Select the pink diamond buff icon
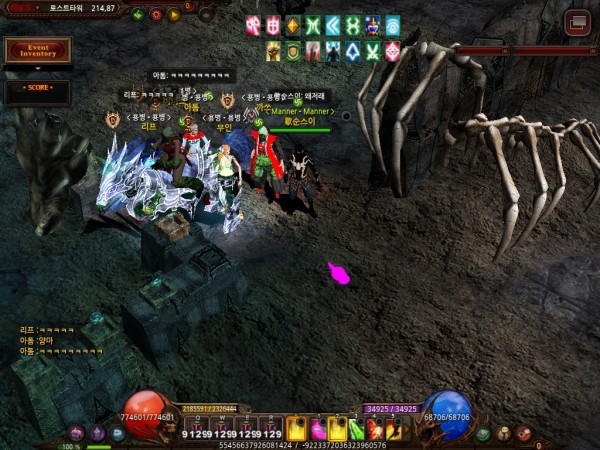Screen dimensions: 600x450 coord(392,50)
